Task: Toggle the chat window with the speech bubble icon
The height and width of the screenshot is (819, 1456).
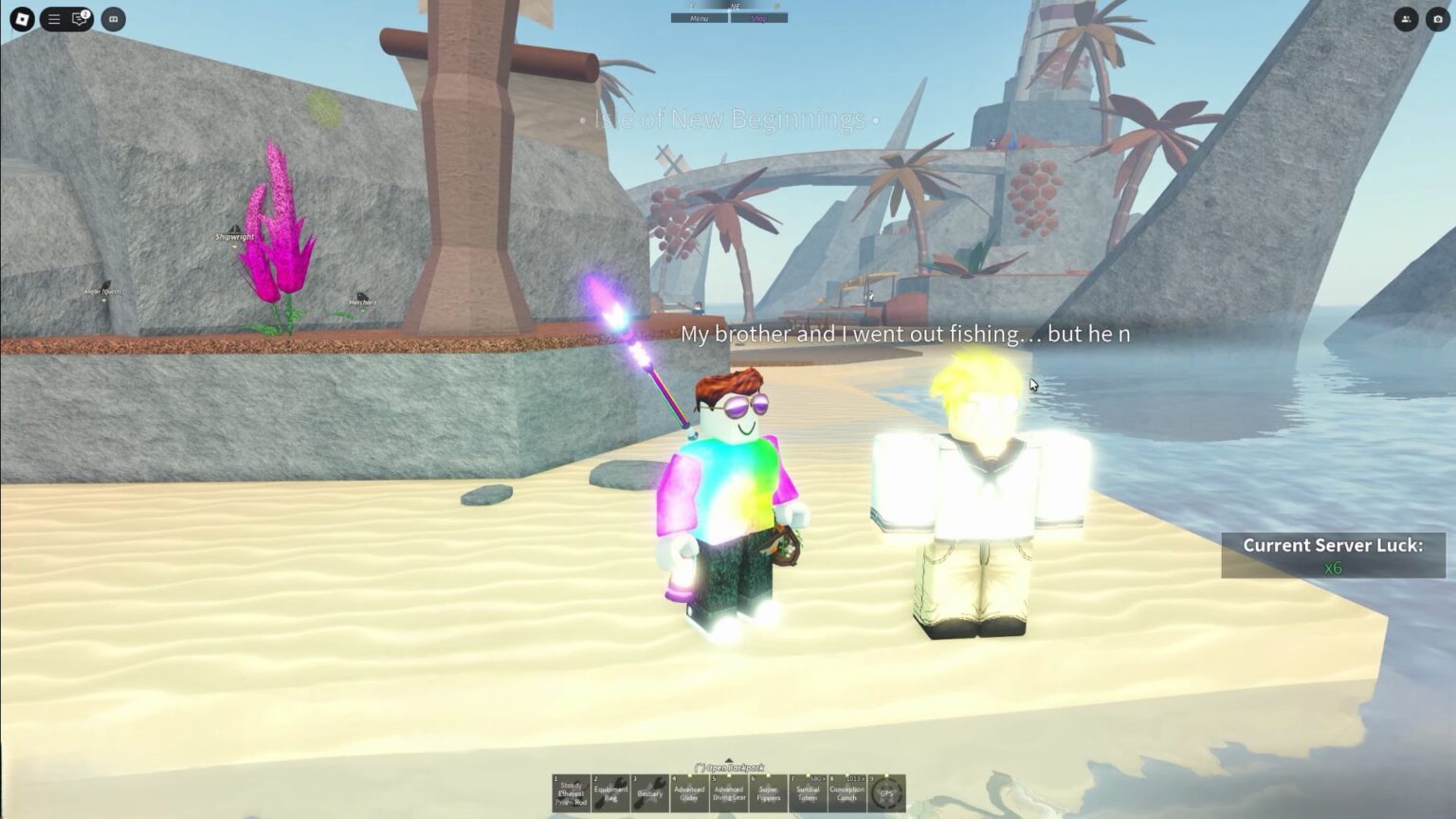Action: (80, 21)
